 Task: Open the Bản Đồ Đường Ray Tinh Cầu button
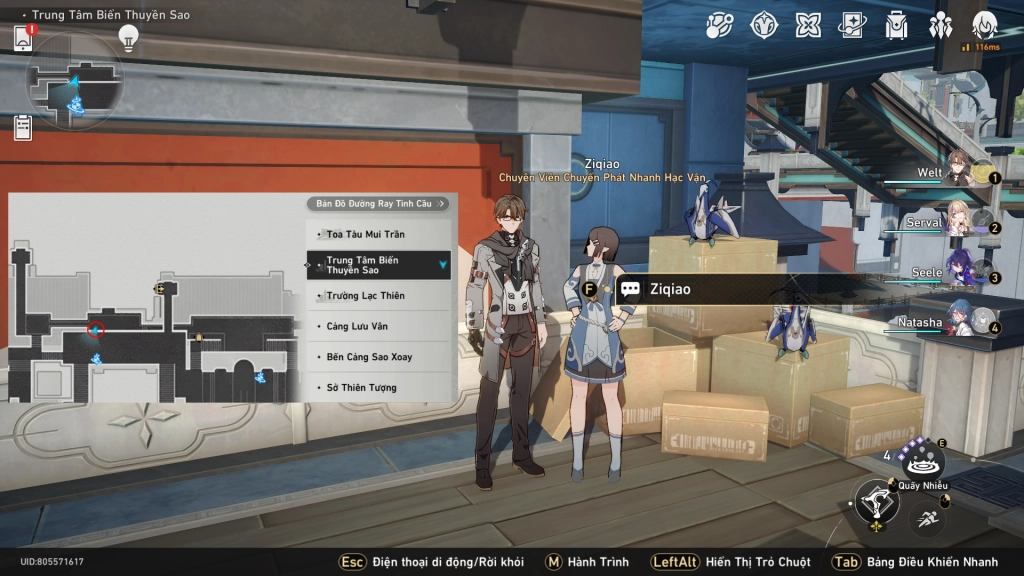pyautogui.click(x=378, y=204)
